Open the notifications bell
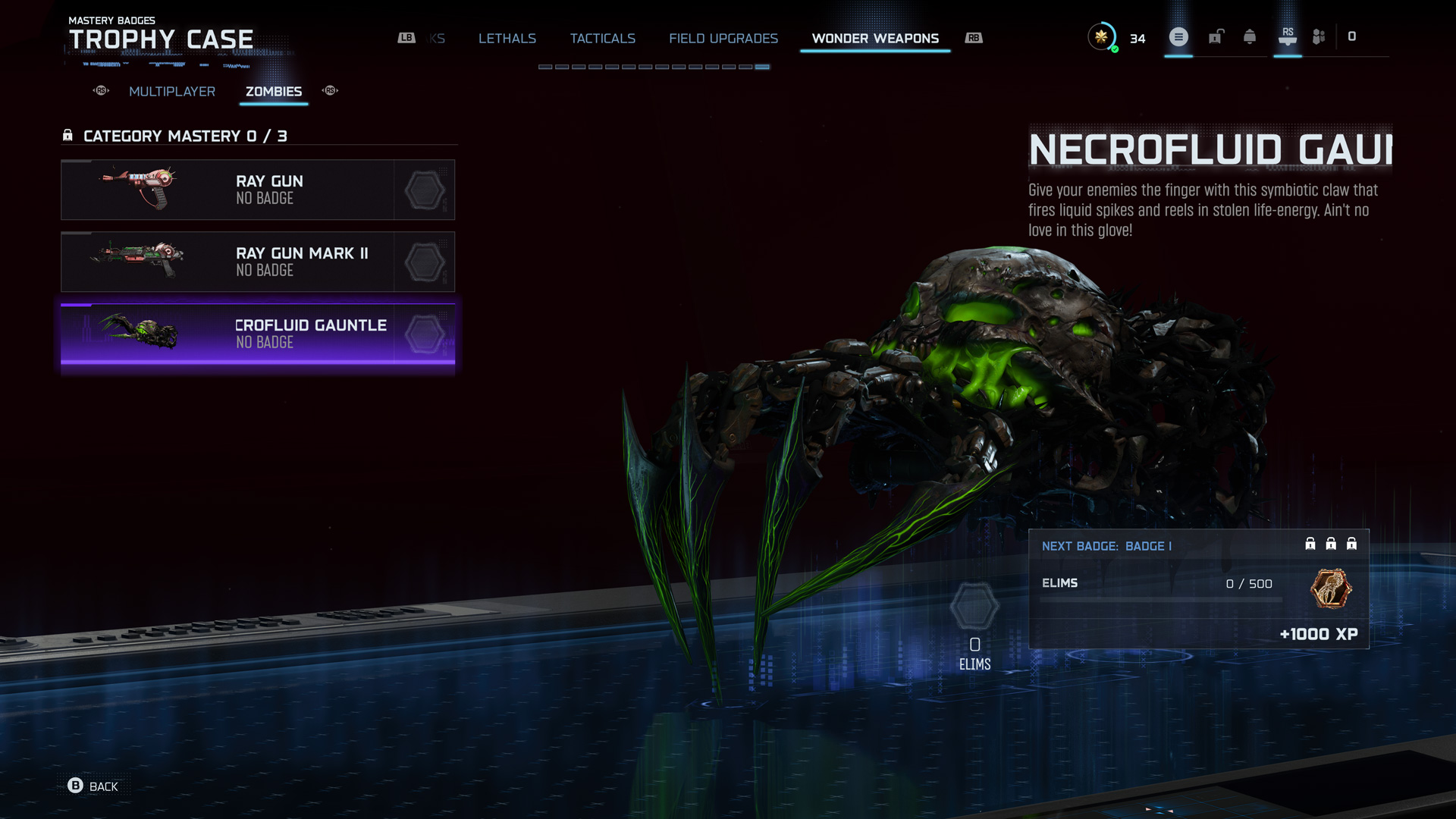1456x819 pixels. click(1250, 36)
